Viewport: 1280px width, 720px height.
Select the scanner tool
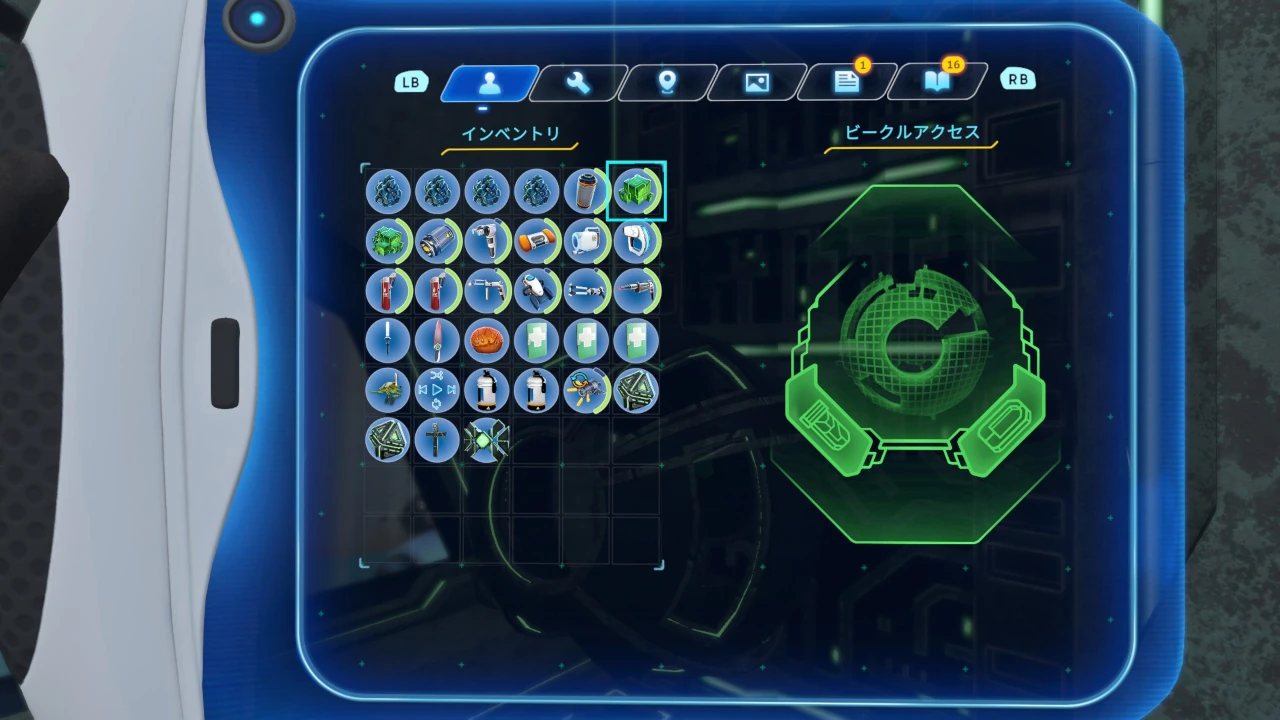(637, 241)
